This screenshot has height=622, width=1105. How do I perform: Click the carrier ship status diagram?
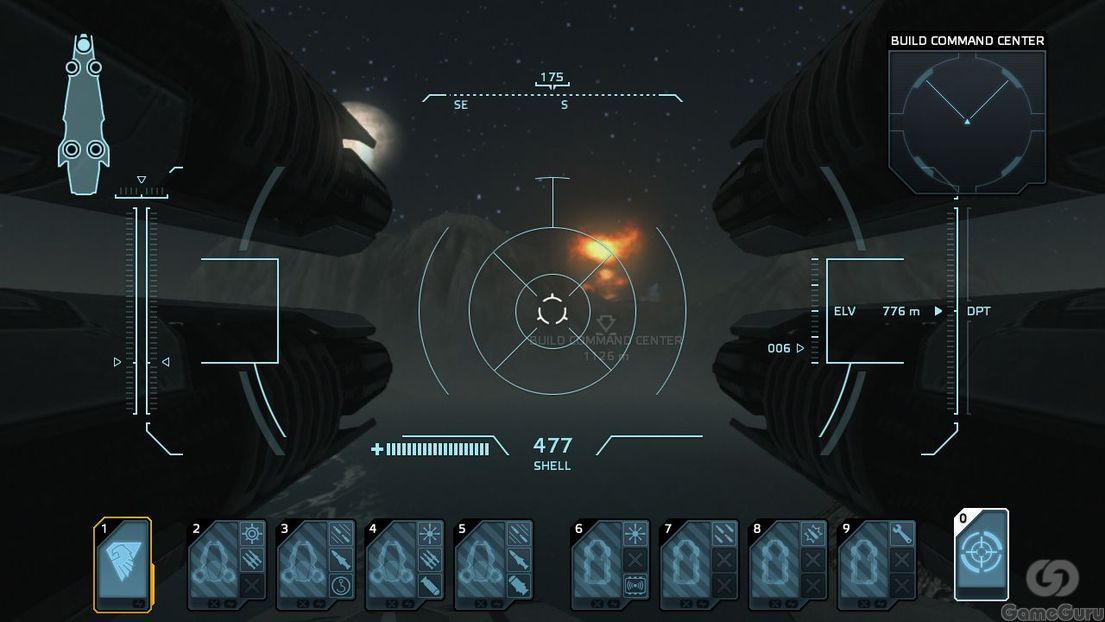[83, 113]
